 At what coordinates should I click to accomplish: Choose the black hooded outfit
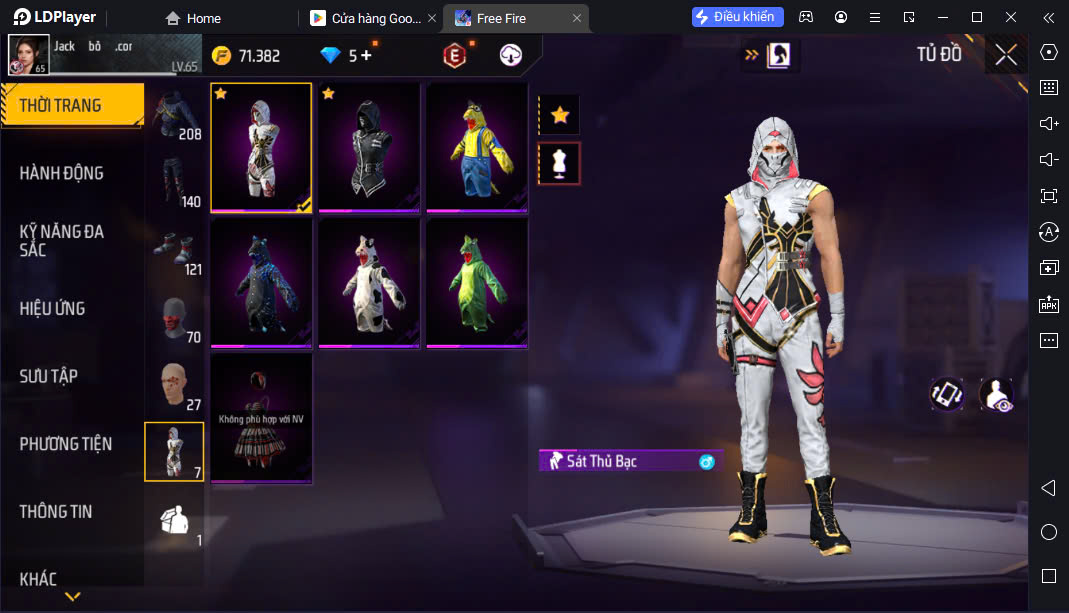click(369, 147)
